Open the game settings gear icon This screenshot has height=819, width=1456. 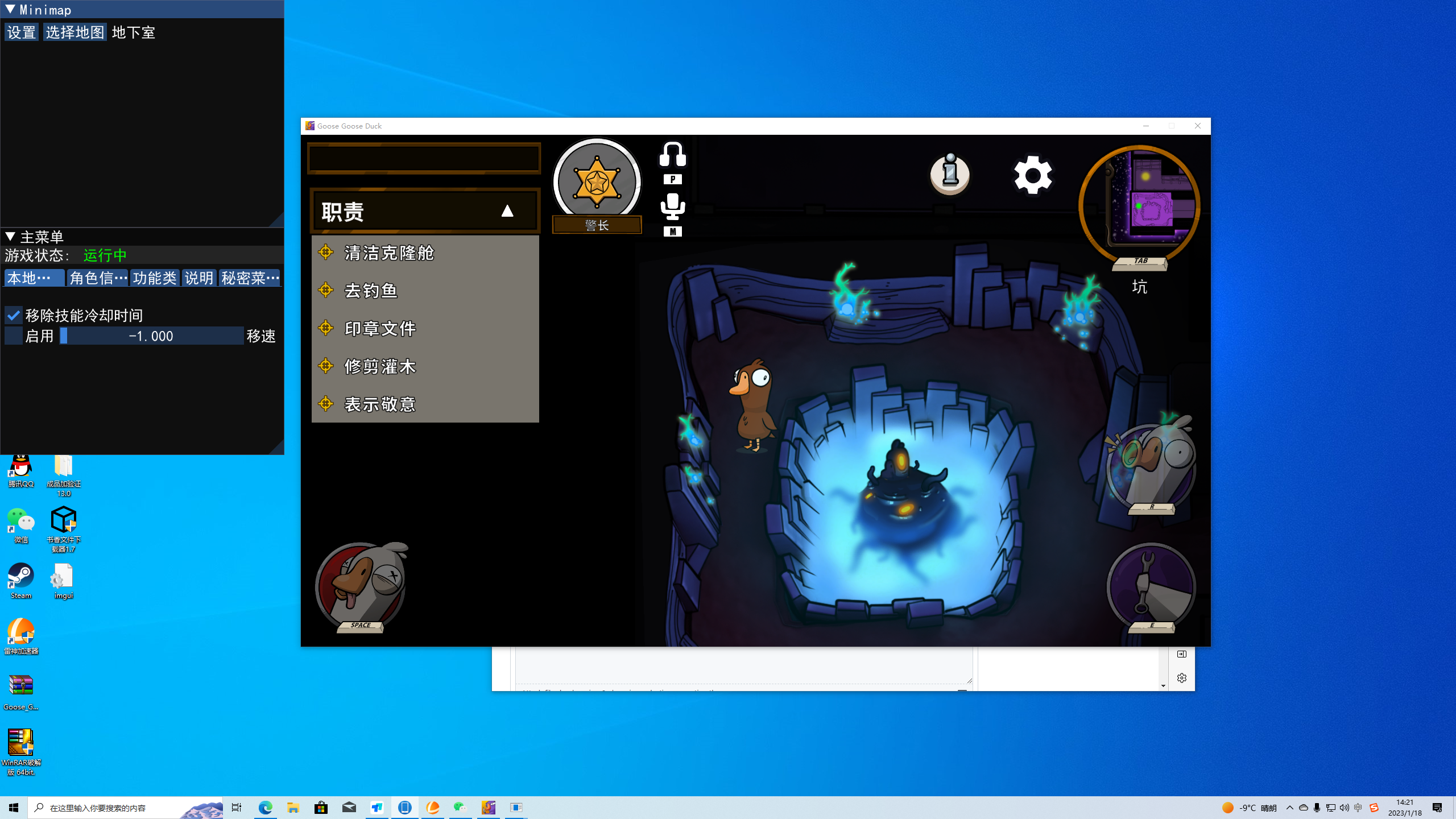coord(1033,175)
